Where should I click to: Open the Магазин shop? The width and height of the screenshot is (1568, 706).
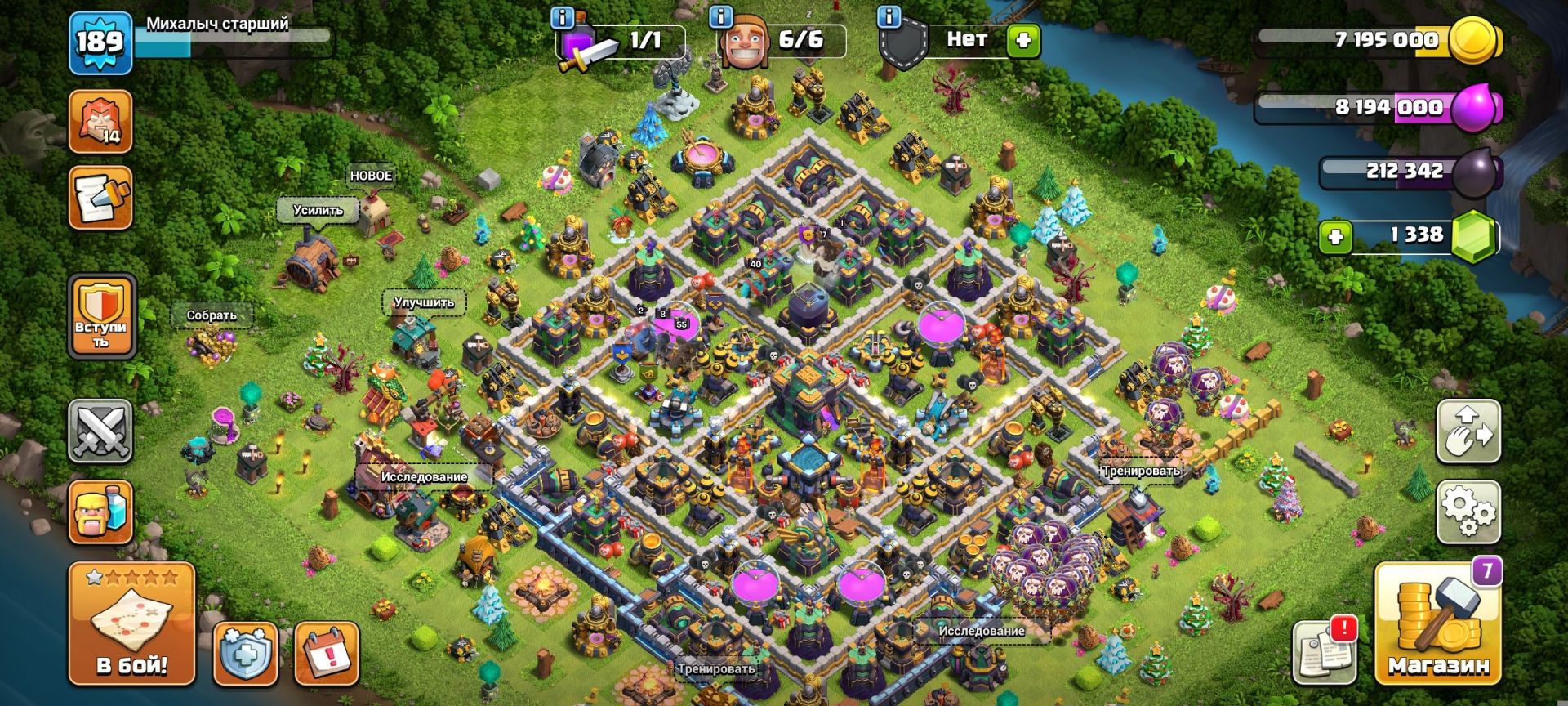pos(1438,623)
